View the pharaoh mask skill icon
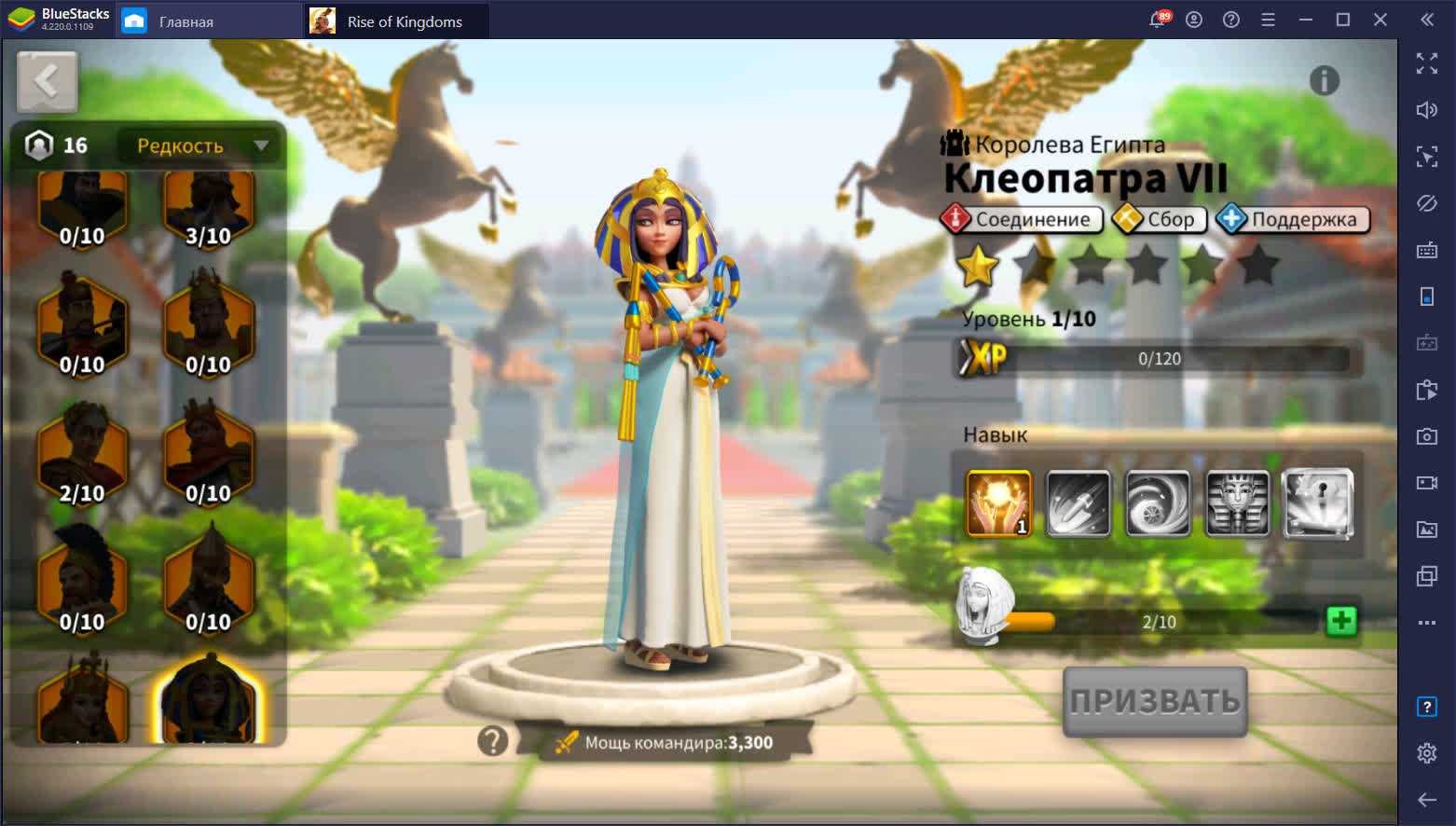The image size is (1456, 826). 1238,504
